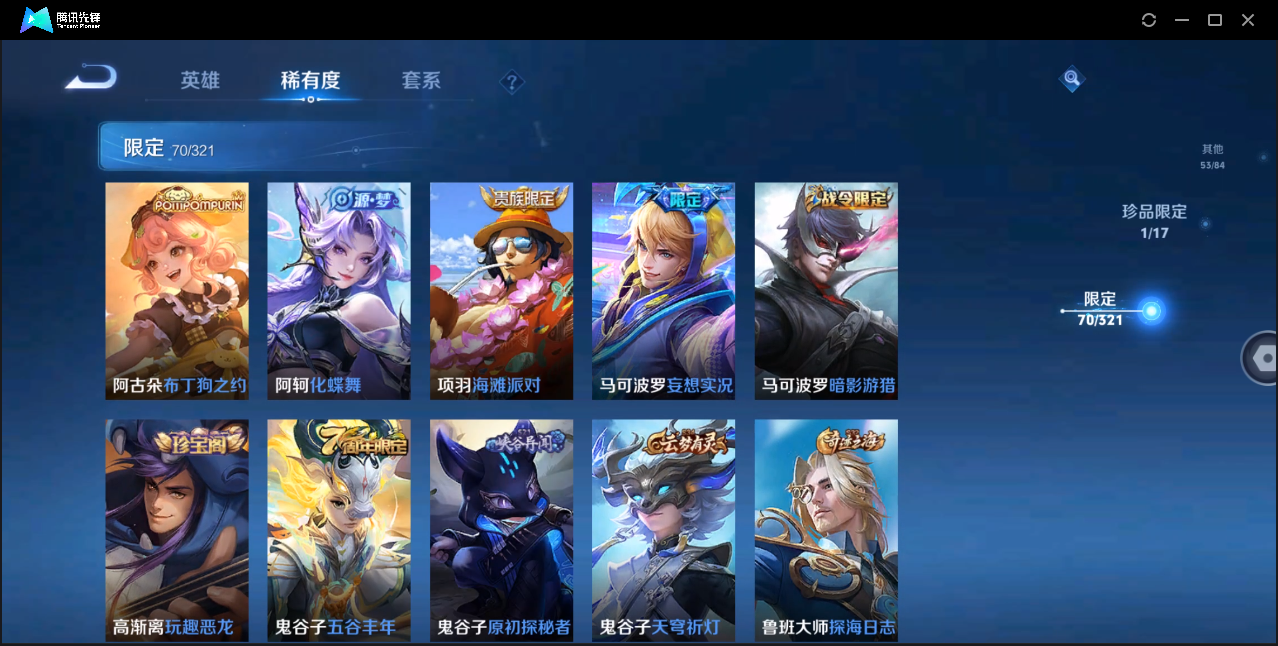This screenshot has height=646, width=1278.
Task: Select the 高渐离 玩趣恶龙 skin card
Action: tap(177, 529)
